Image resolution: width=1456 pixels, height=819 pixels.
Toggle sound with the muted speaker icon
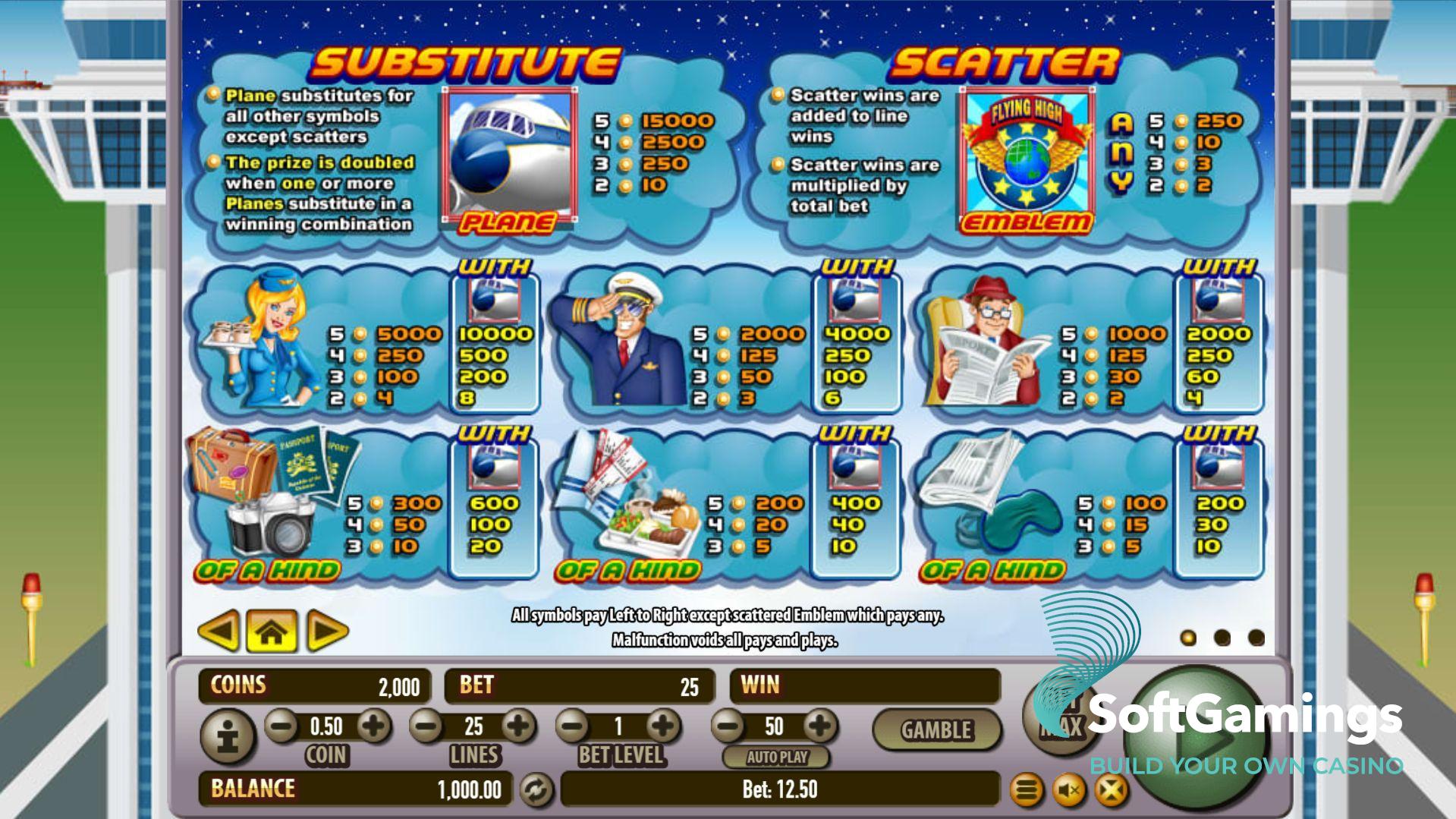1070,792
